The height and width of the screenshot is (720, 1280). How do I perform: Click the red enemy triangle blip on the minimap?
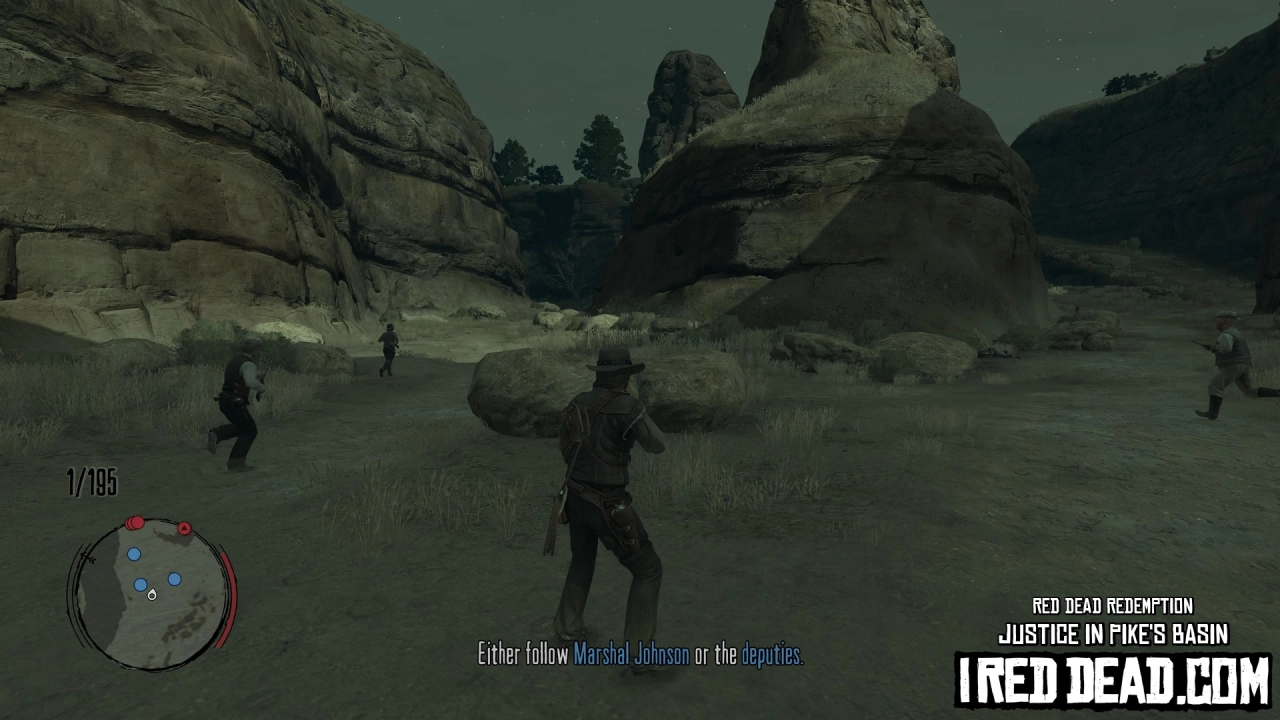(183, 527)
